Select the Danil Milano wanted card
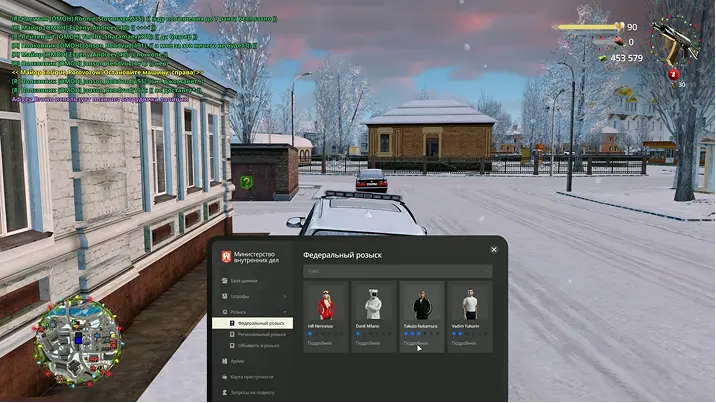The height and width of the screenshot is (403, 716). 373,306
